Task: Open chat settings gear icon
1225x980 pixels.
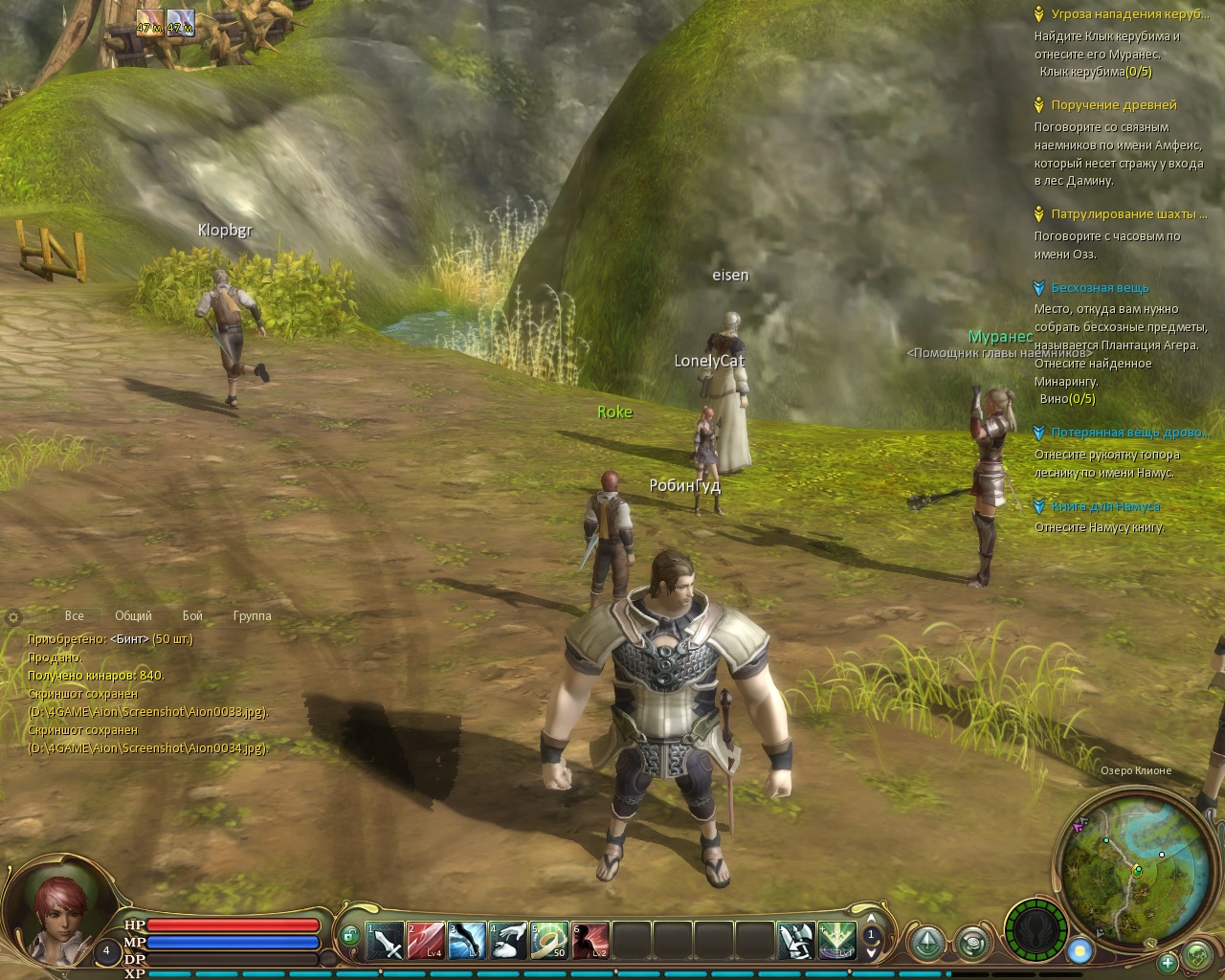Action: pos(13,617)
